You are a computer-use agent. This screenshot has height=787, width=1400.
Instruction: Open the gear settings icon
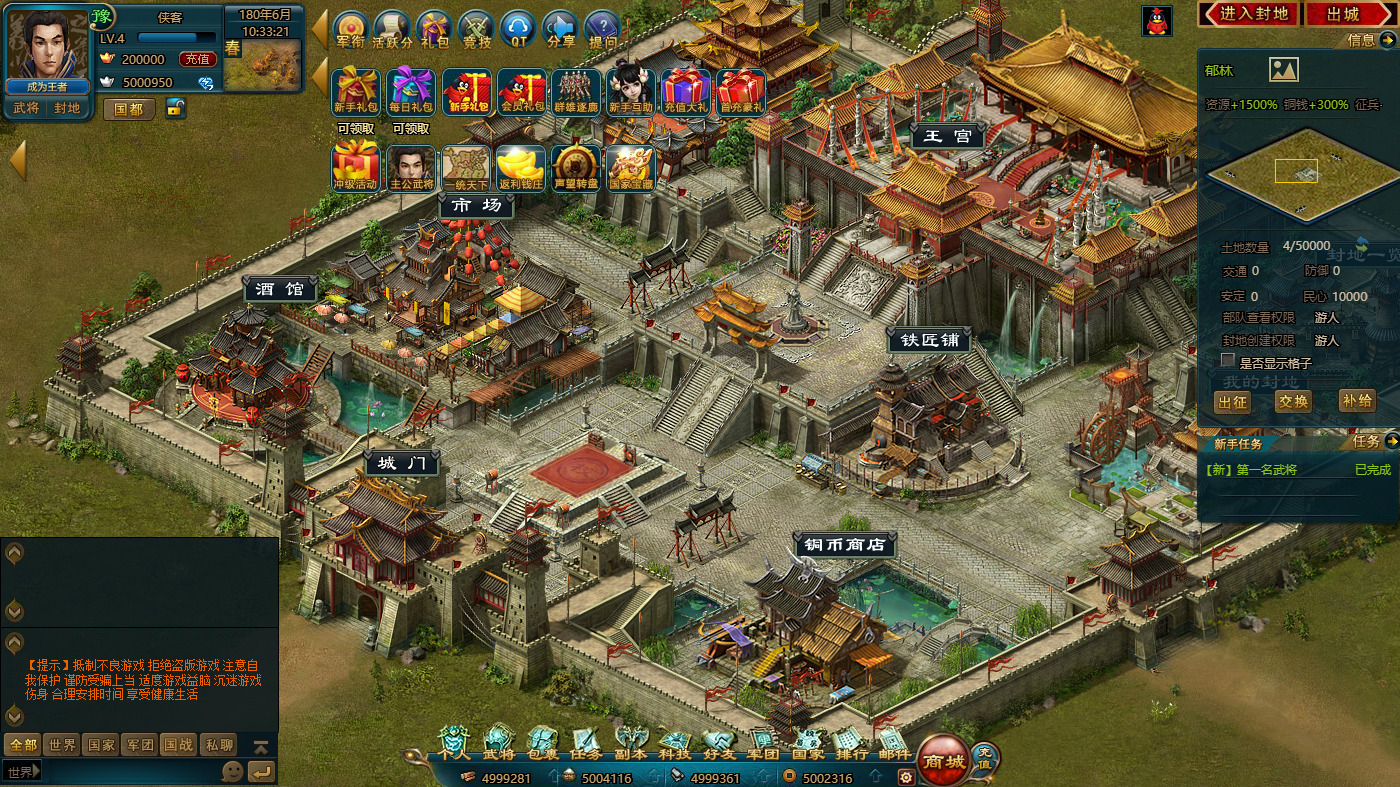coord(906,777)
